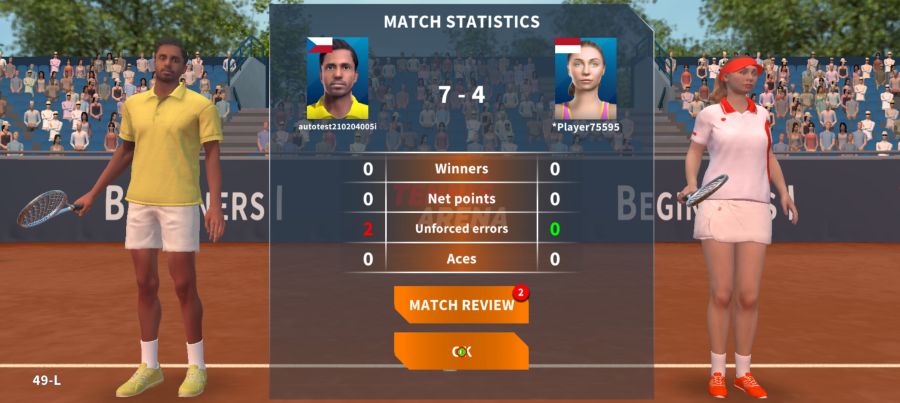Screen dimensions: 900x403
Task: Click the orange button with the ball icon
Action: (461, 351)
